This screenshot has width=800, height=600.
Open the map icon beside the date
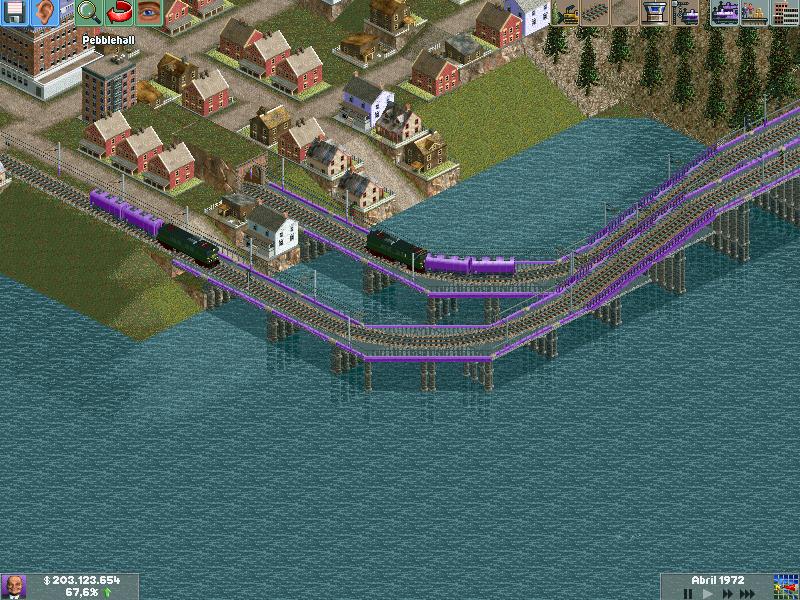786,586
